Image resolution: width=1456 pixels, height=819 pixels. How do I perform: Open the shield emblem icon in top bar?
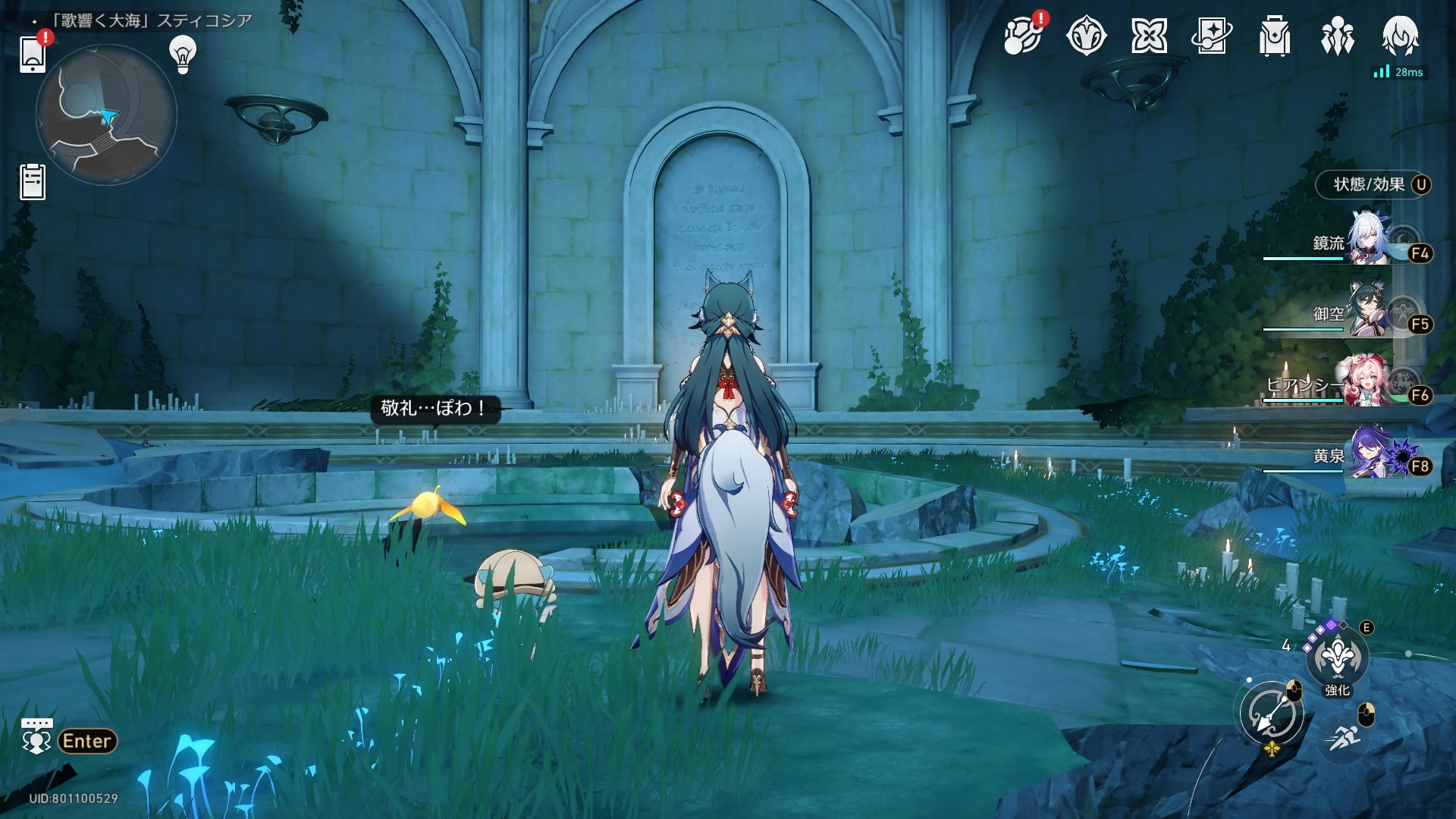click(1086, 36)
